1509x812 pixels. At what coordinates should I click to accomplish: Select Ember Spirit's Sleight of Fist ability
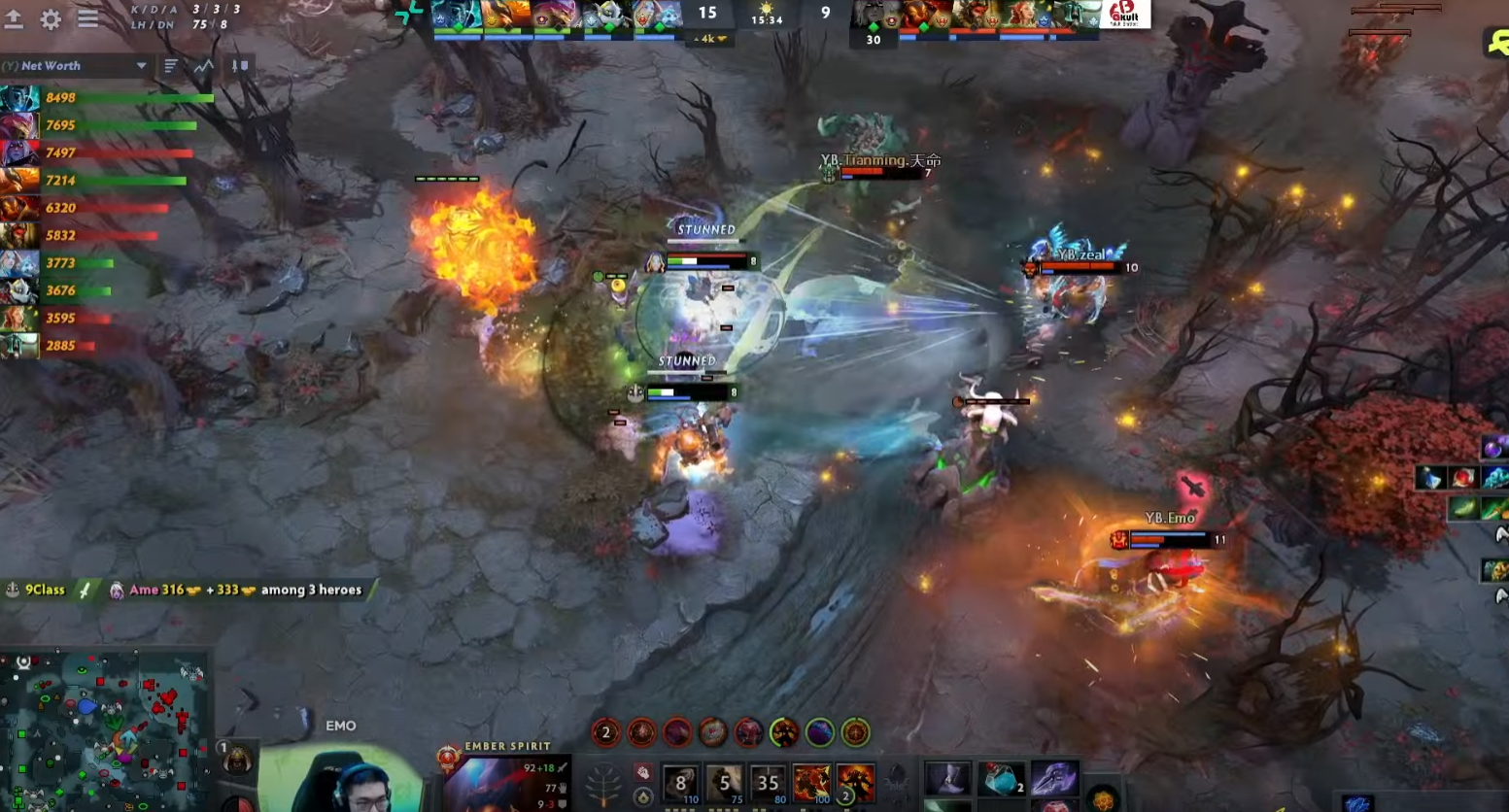pos(726,782)
